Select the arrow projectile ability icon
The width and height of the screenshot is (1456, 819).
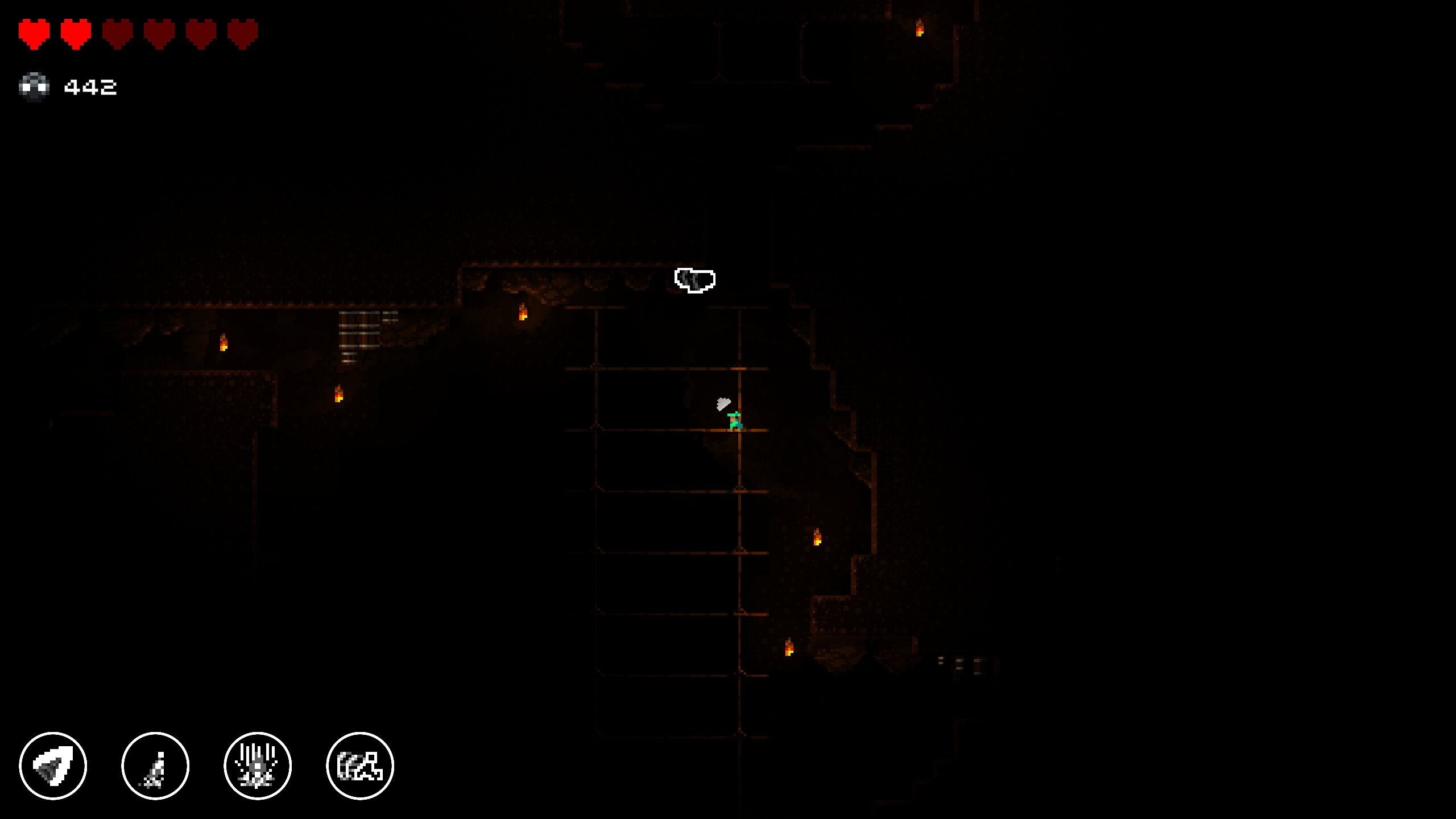click(x=53, y=766)
